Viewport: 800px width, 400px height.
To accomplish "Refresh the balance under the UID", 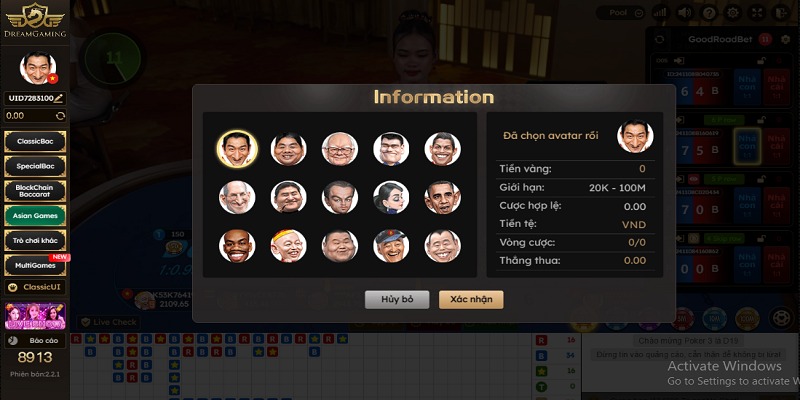I will pyautogui.click(x=61, y=116).
